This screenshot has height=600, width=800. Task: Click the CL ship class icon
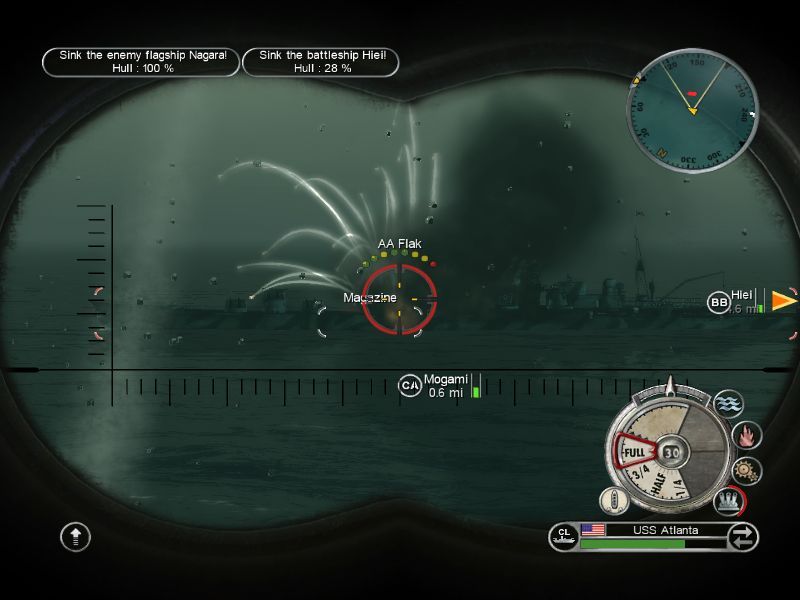coord(564,537)
